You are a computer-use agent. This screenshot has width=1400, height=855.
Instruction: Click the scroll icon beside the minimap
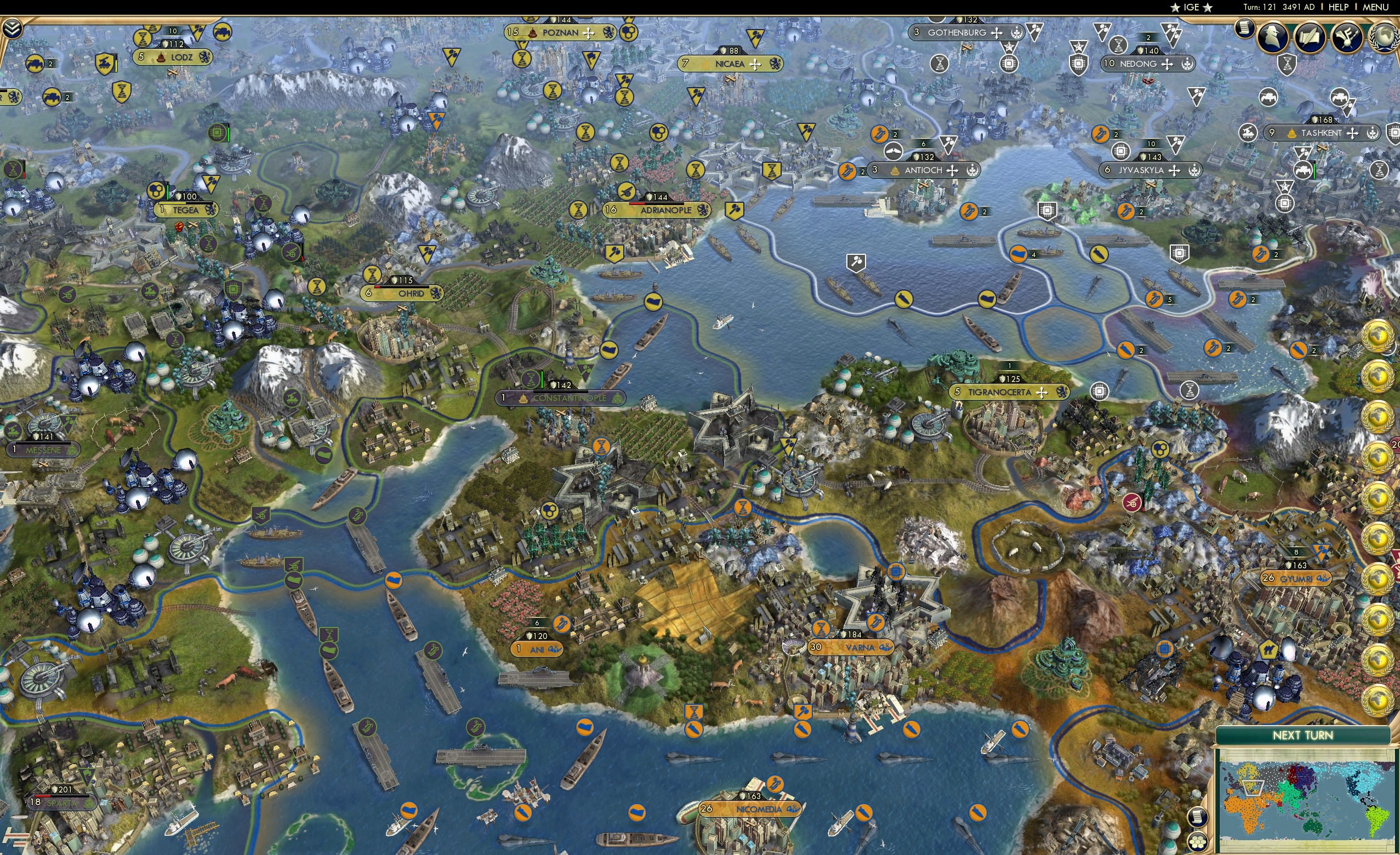[x=1198, y=817]
